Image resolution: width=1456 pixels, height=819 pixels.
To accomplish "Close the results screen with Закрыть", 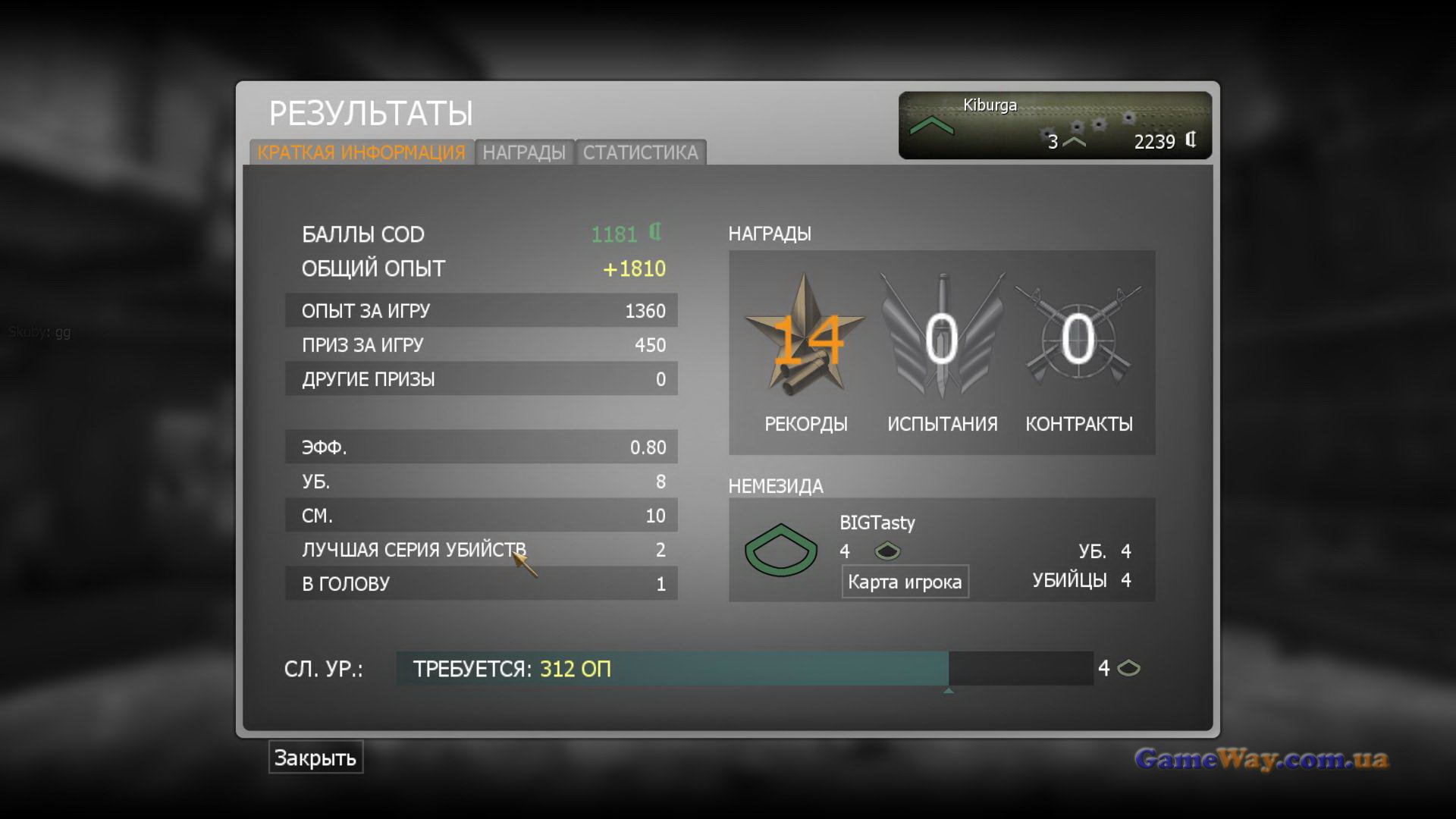I will pyautogui.click(x=315, y=758).
